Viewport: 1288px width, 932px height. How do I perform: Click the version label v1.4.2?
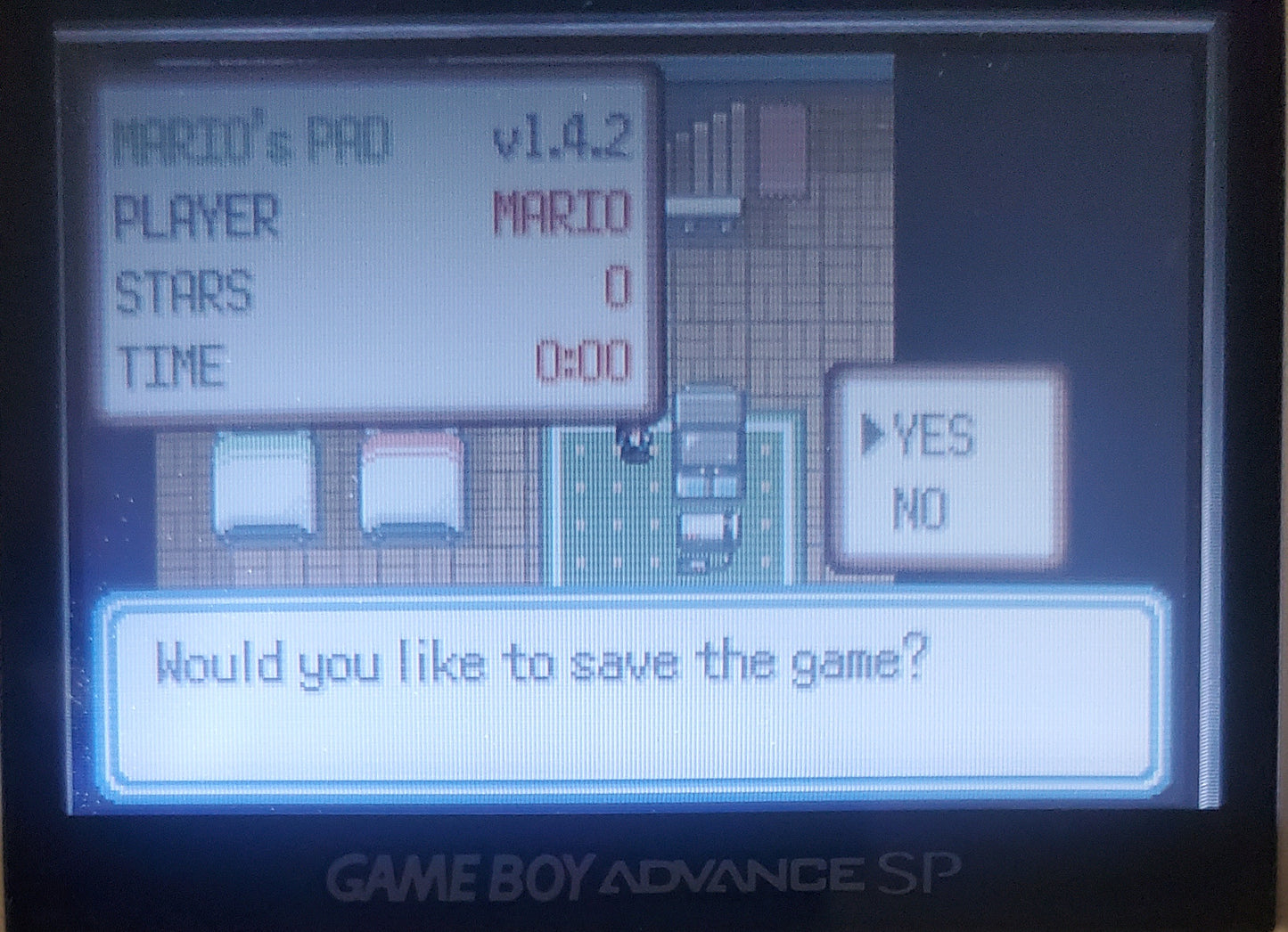565,138
